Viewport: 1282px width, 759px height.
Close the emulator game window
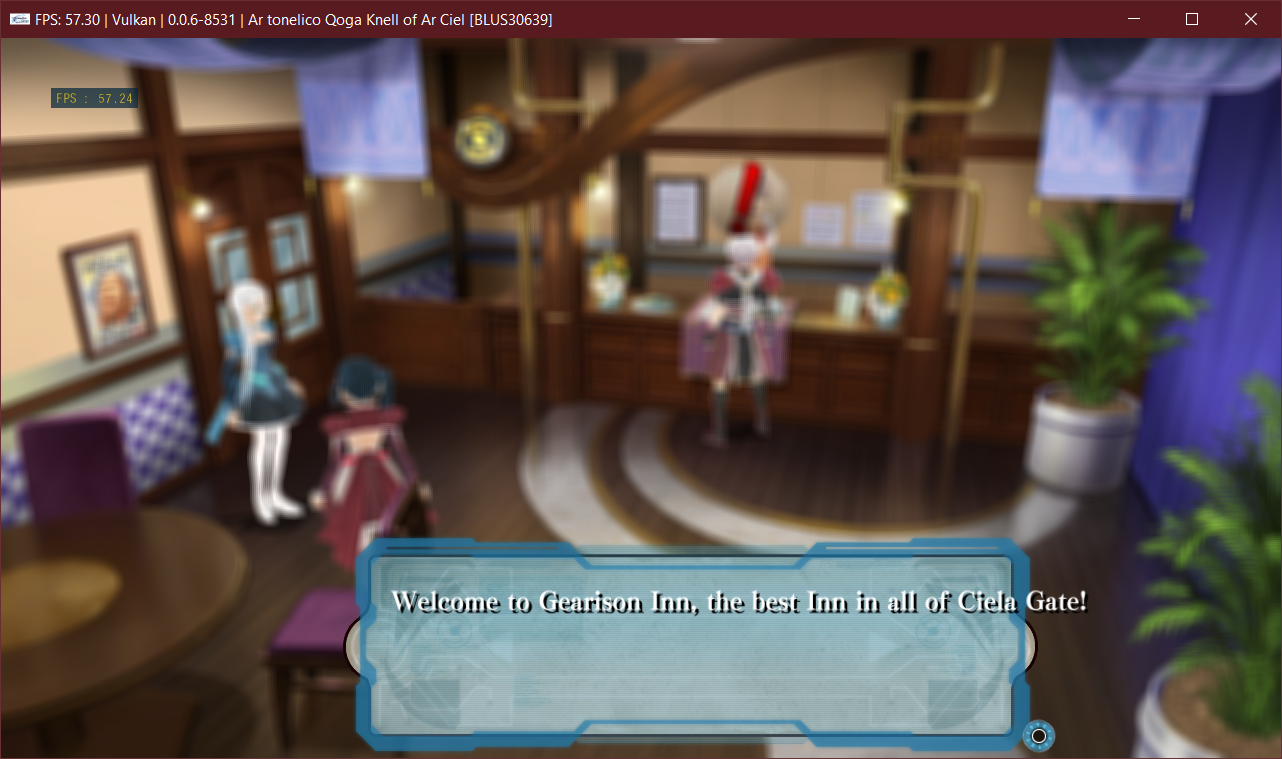[1250, 19]
